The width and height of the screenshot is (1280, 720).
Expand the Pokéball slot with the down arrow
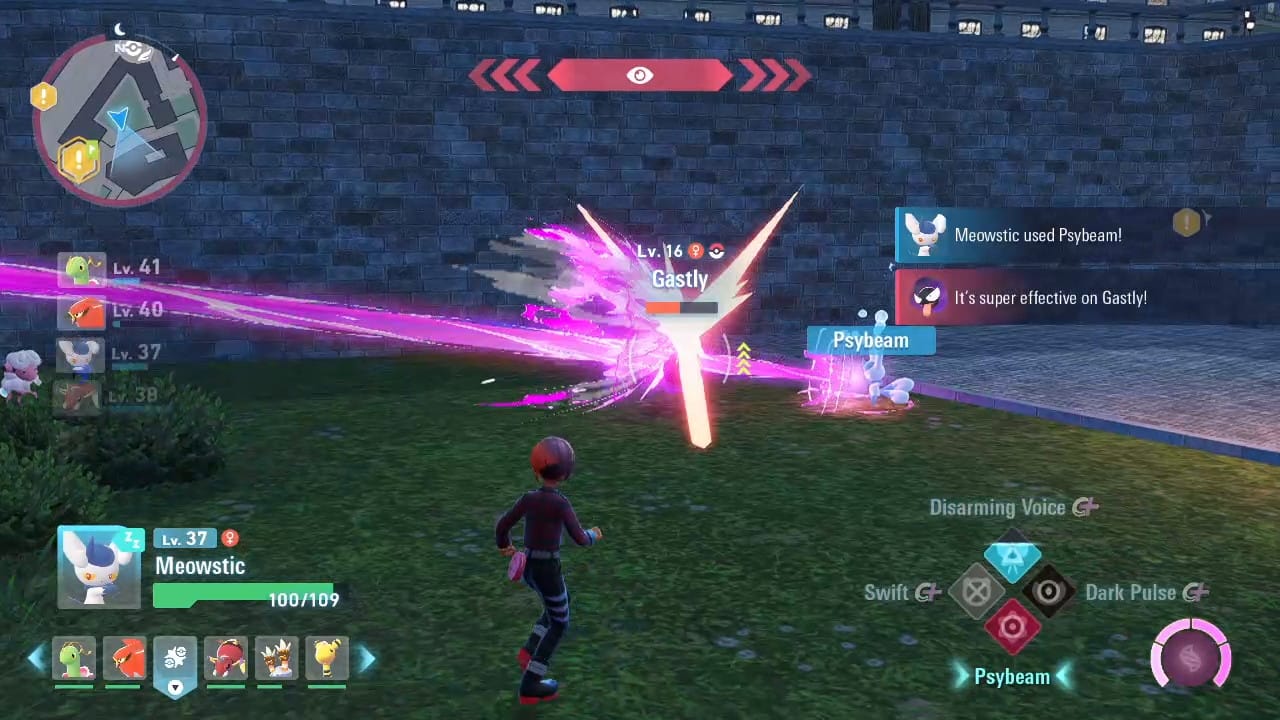176,687
